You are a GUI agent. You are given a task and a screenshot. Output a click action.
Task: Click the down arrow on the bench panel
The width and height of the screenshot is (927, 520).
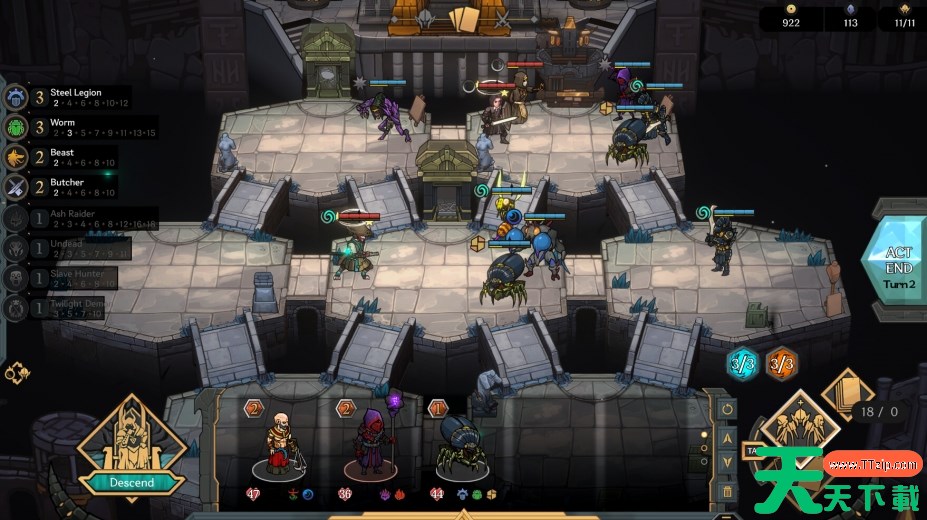(x=727, y=463)
